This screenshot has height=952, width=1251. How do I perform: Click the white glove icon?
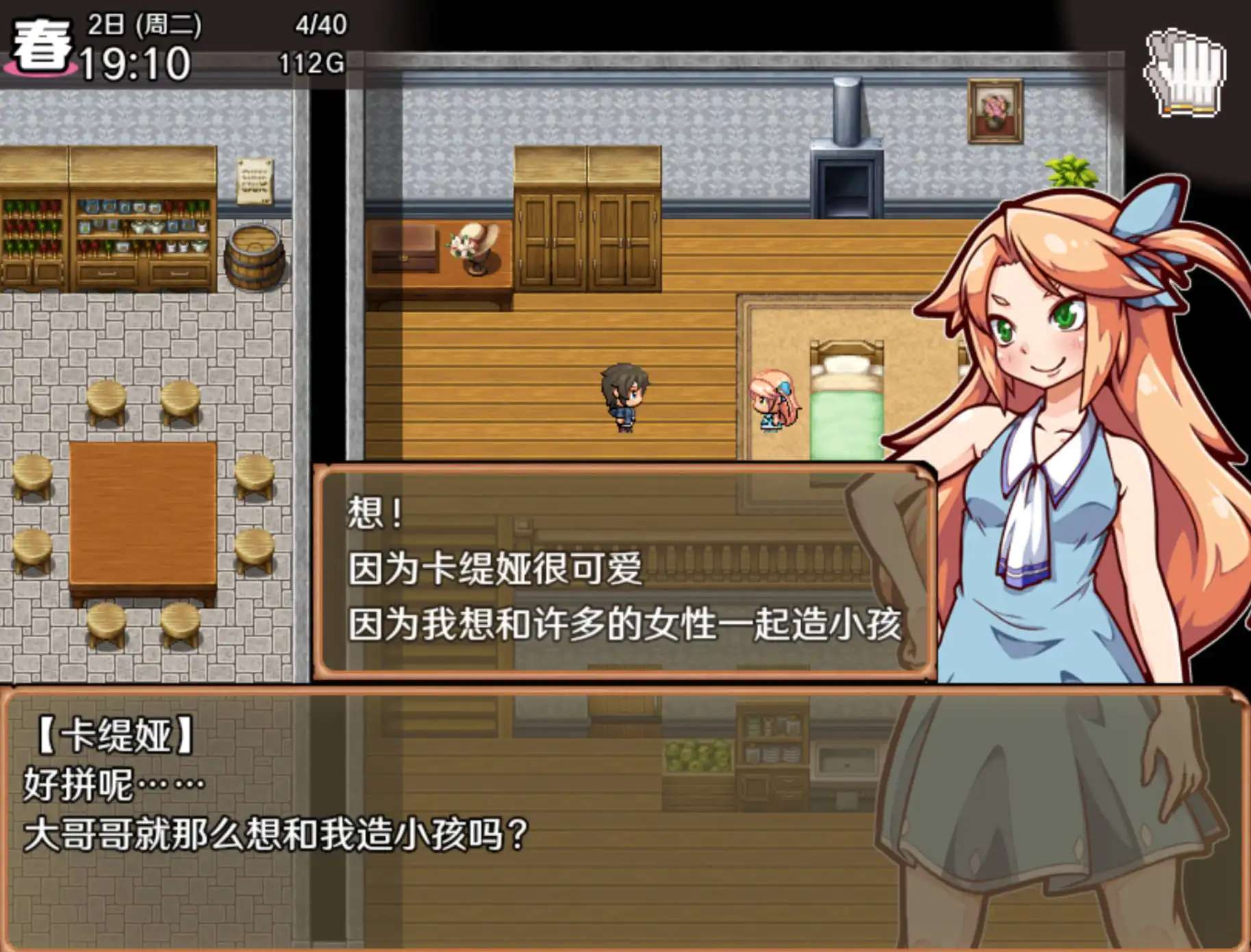pos(1185,73)
